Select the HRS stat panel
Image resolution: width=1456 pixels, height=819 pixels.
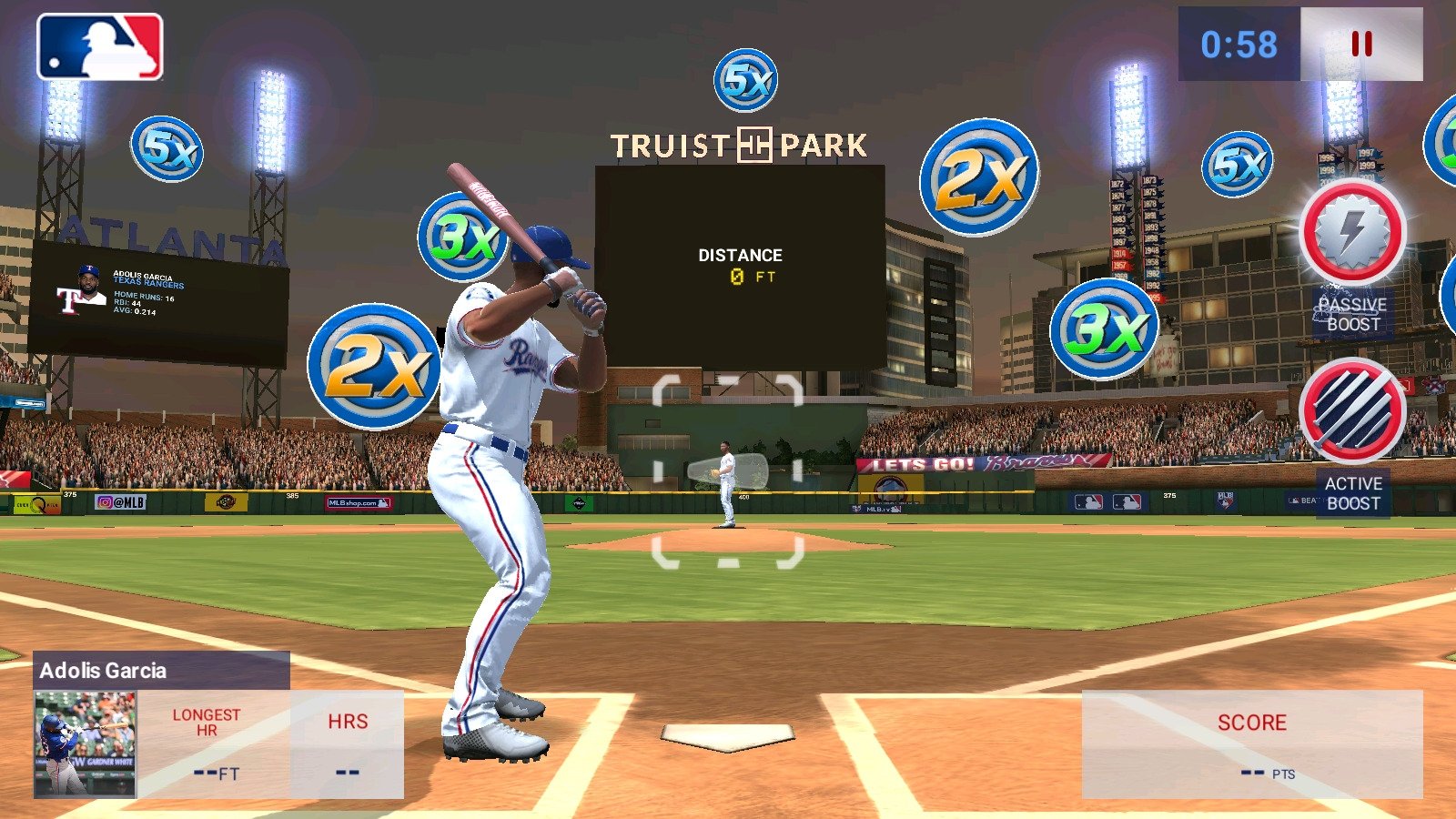(x=348, y=742)
